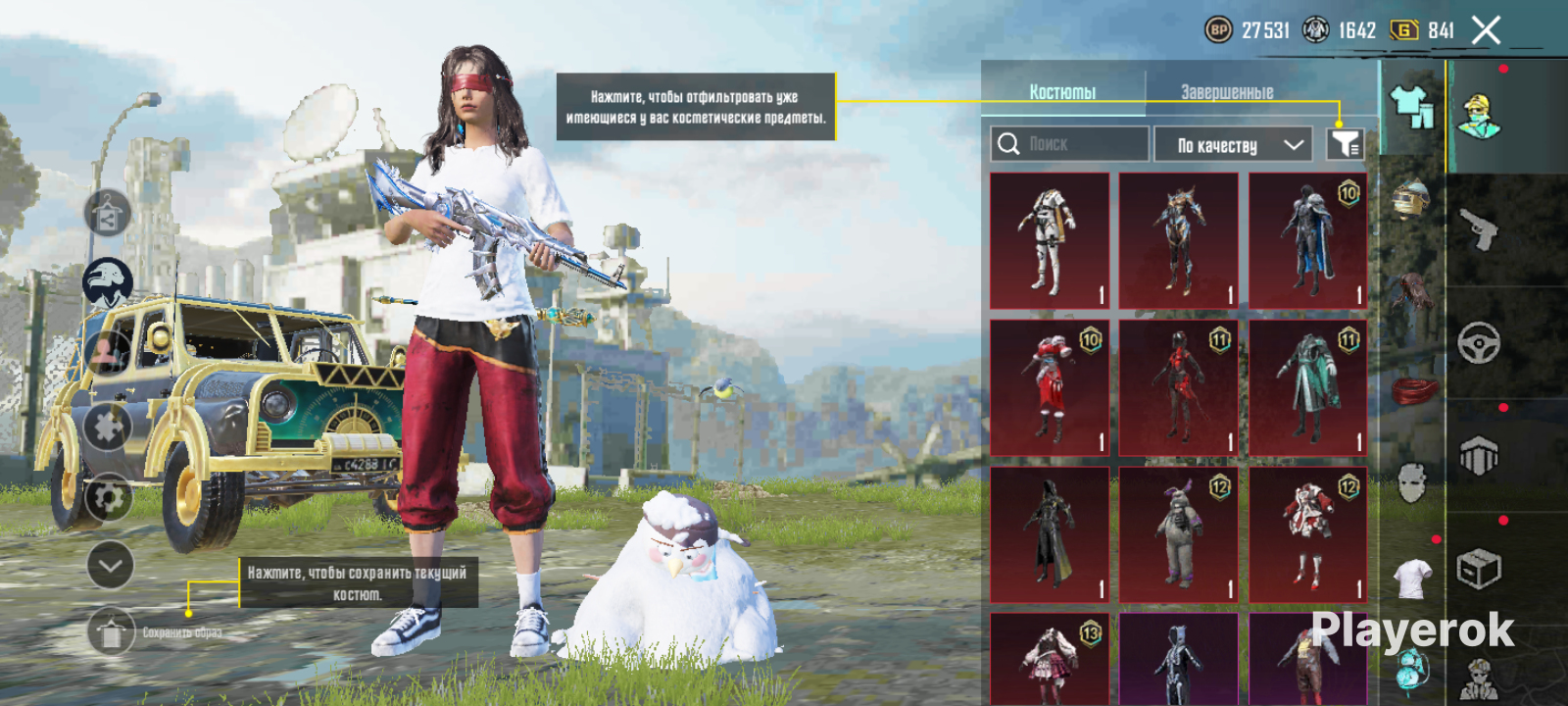Click the Поиск search field
Viewport: 1568px width, 706px height.
coord(1070,144)
